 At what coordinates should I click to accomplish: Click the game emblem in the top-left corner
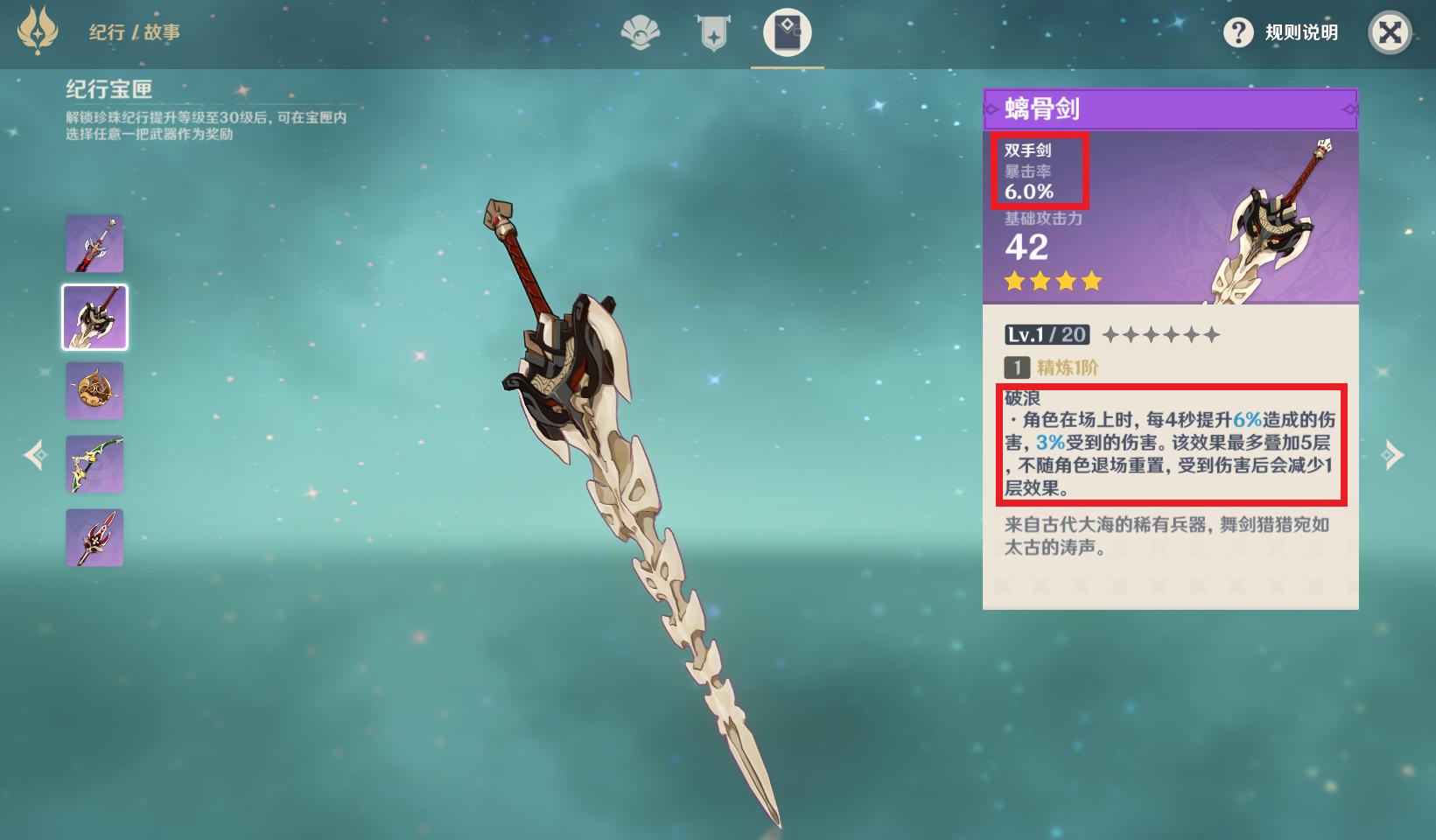37,33
